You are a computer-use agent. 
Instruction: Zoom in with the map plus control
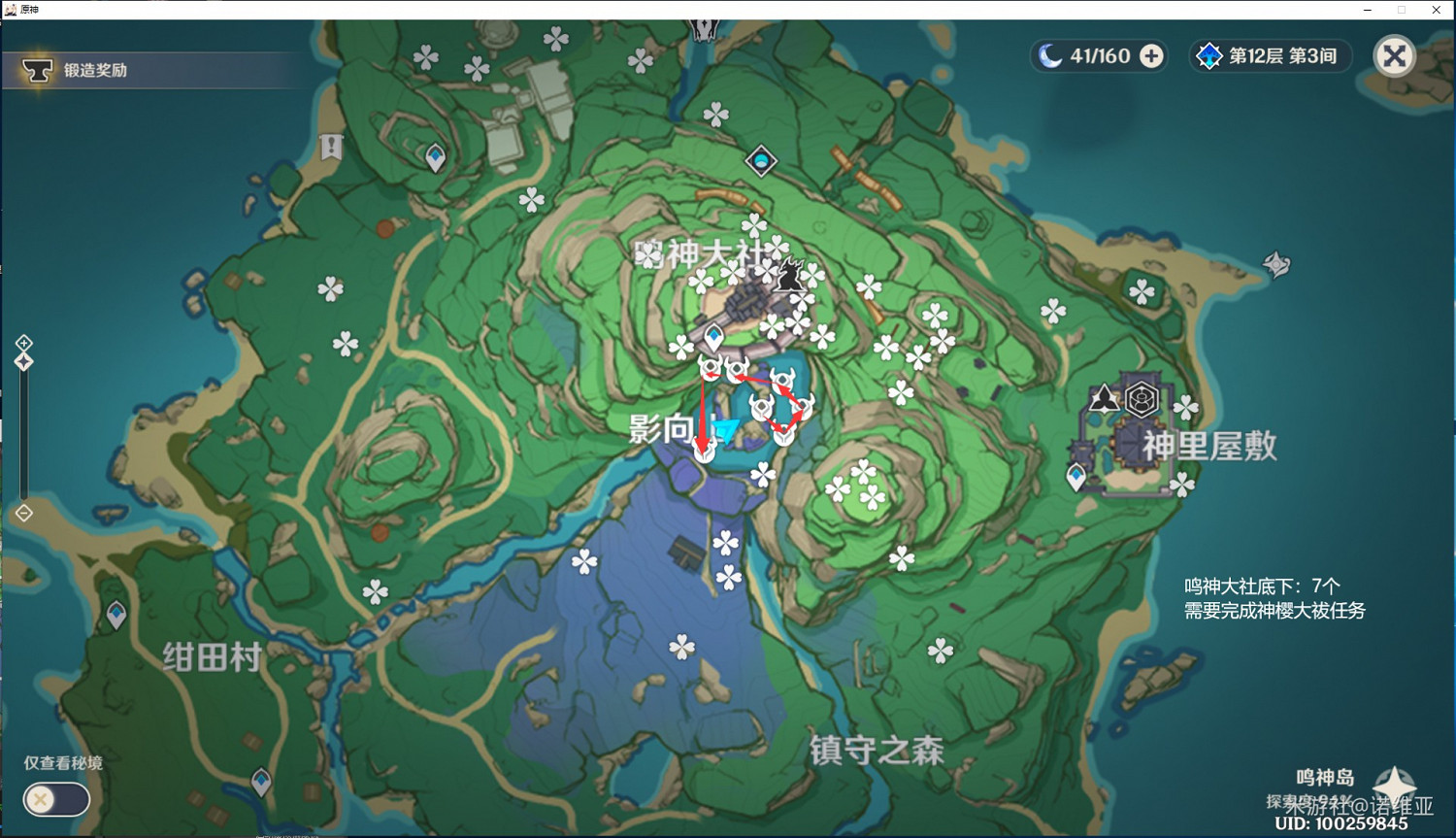coord(22,342)
